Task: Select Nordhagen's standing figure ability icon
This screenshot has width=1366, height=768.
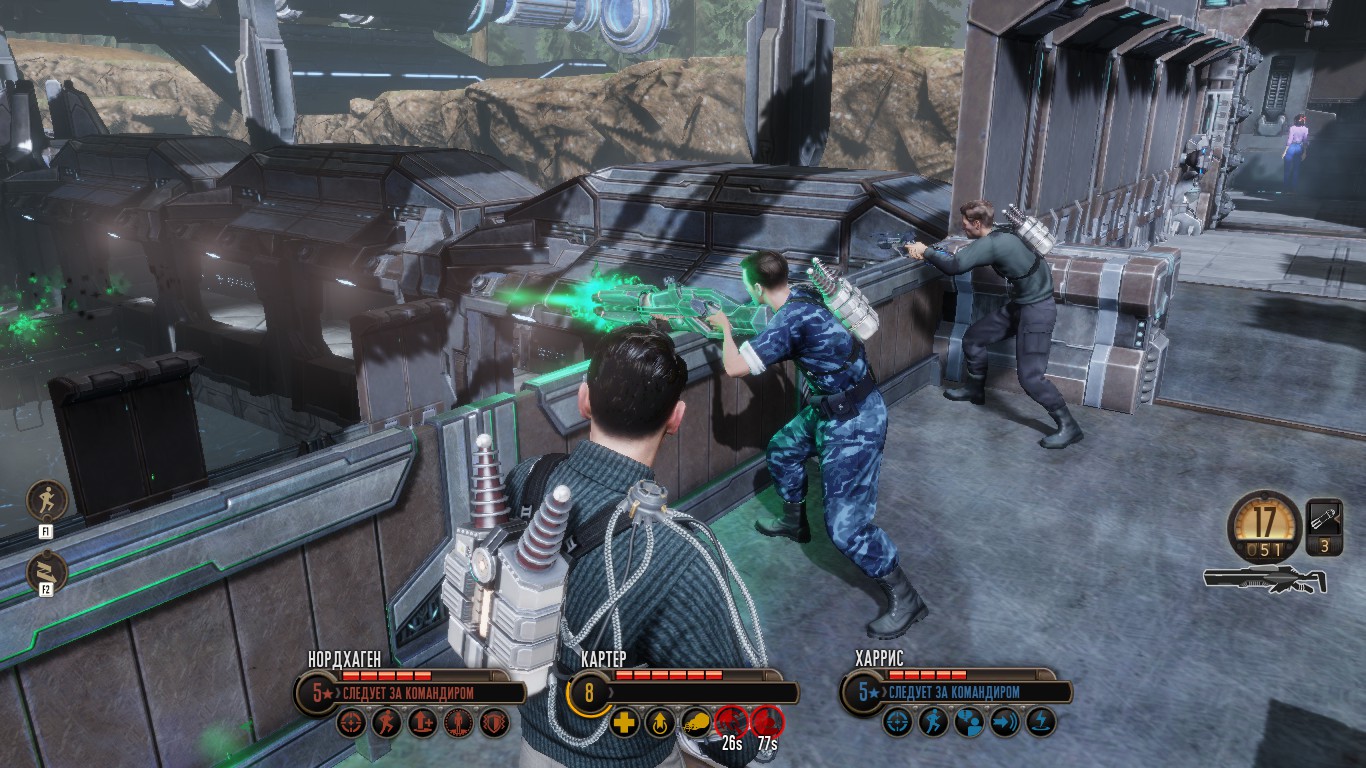Action: pos(458,722)
